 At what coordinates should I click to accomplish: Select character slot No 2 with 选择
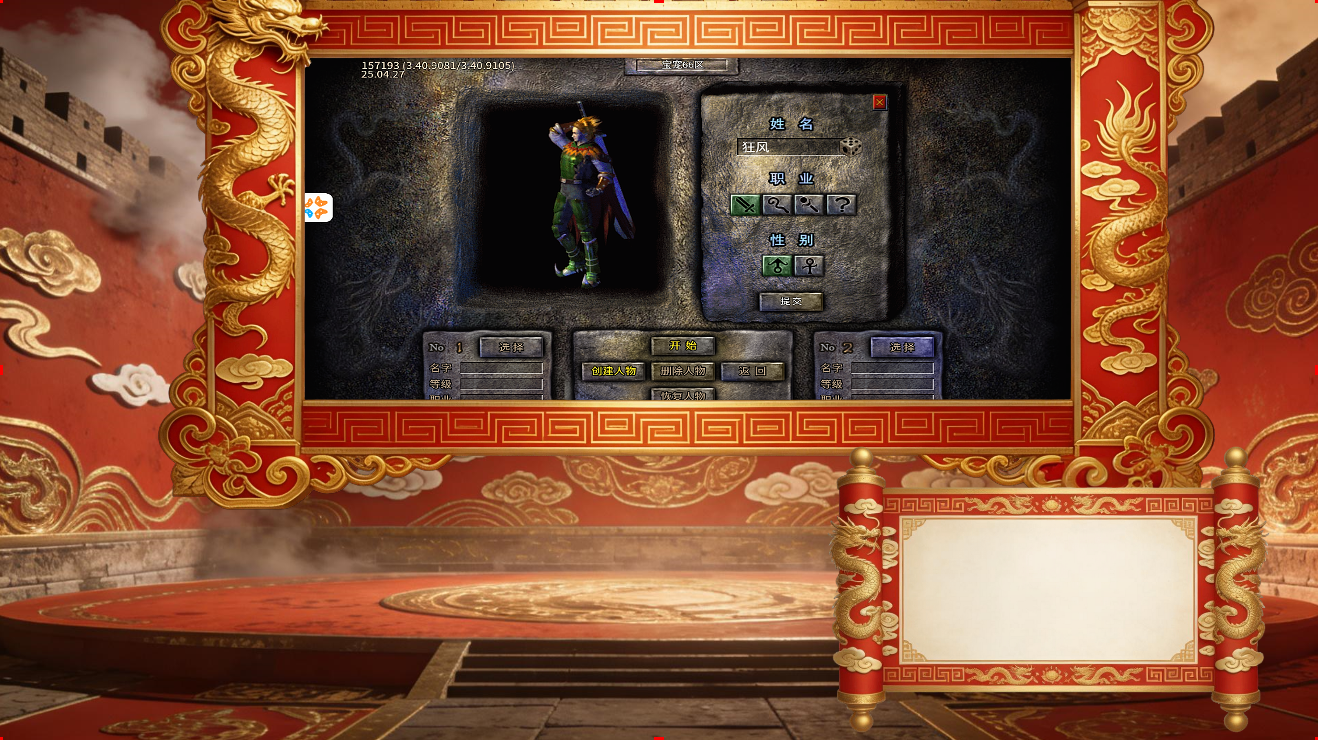coord(902,347)
